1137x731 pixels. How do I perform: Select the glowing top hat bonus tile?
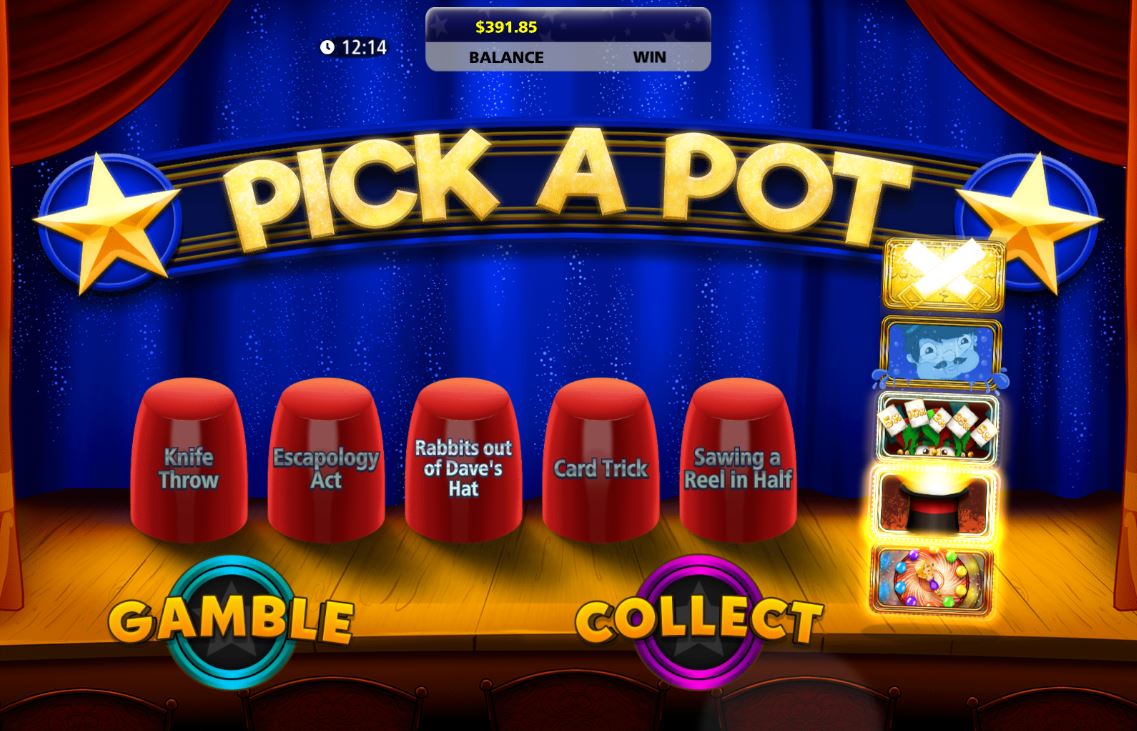pyautogui.click(x=933, y=503)
